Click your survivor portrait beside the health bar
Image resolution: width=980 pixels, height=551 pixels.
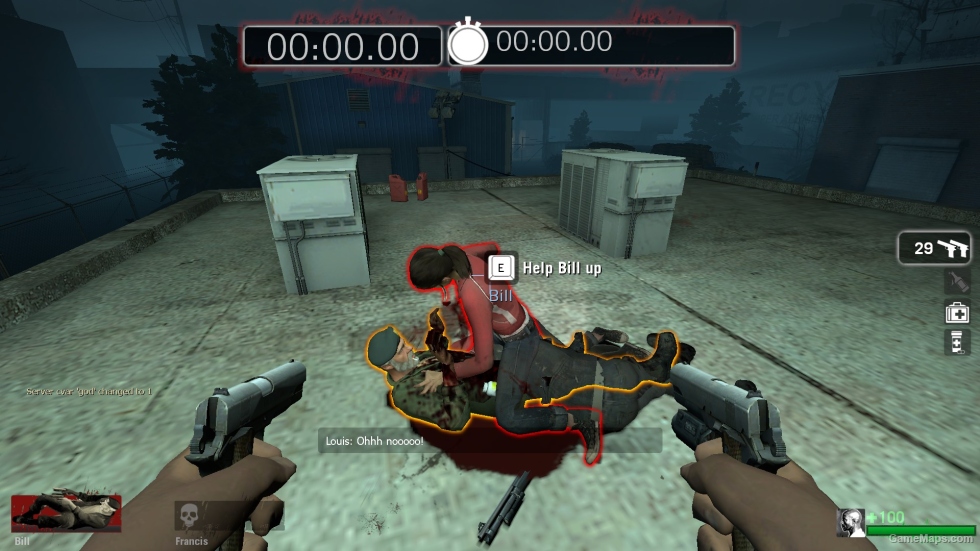point(851,521)
